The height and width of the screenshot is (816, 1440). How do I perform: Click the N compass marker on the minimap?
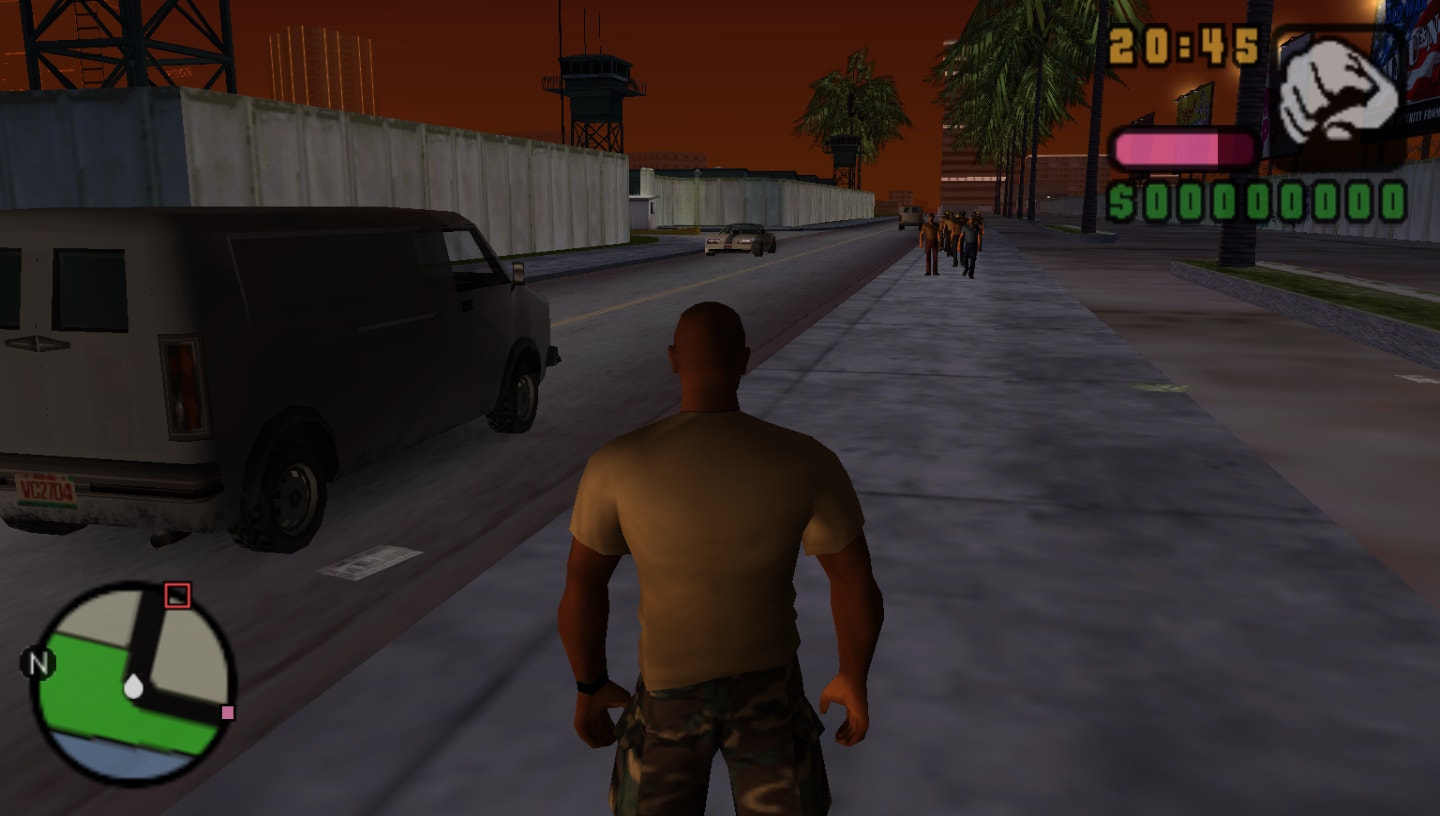37,661
